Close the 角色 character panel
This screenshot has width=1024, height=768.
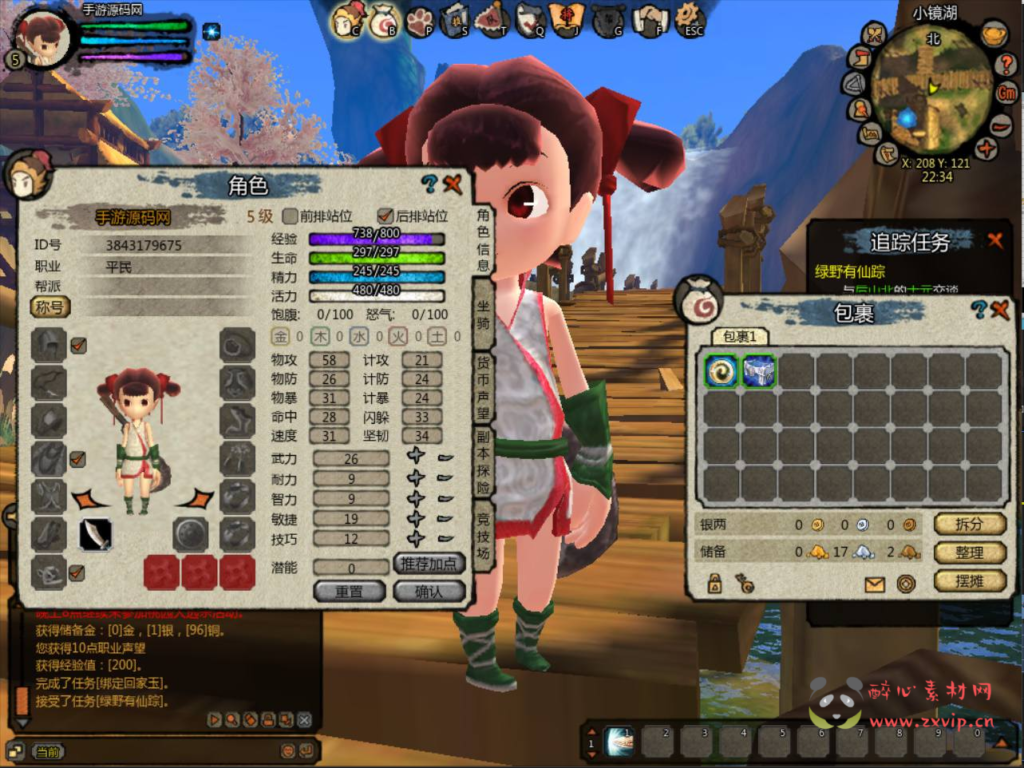coord(453,183)
